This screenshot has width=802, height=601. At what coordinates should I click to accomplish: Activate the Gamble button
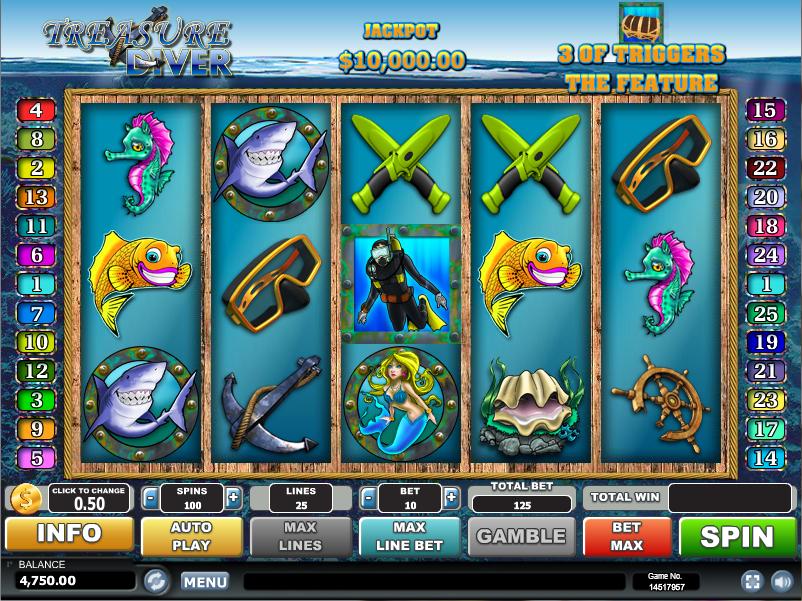[x=521, y=536]
